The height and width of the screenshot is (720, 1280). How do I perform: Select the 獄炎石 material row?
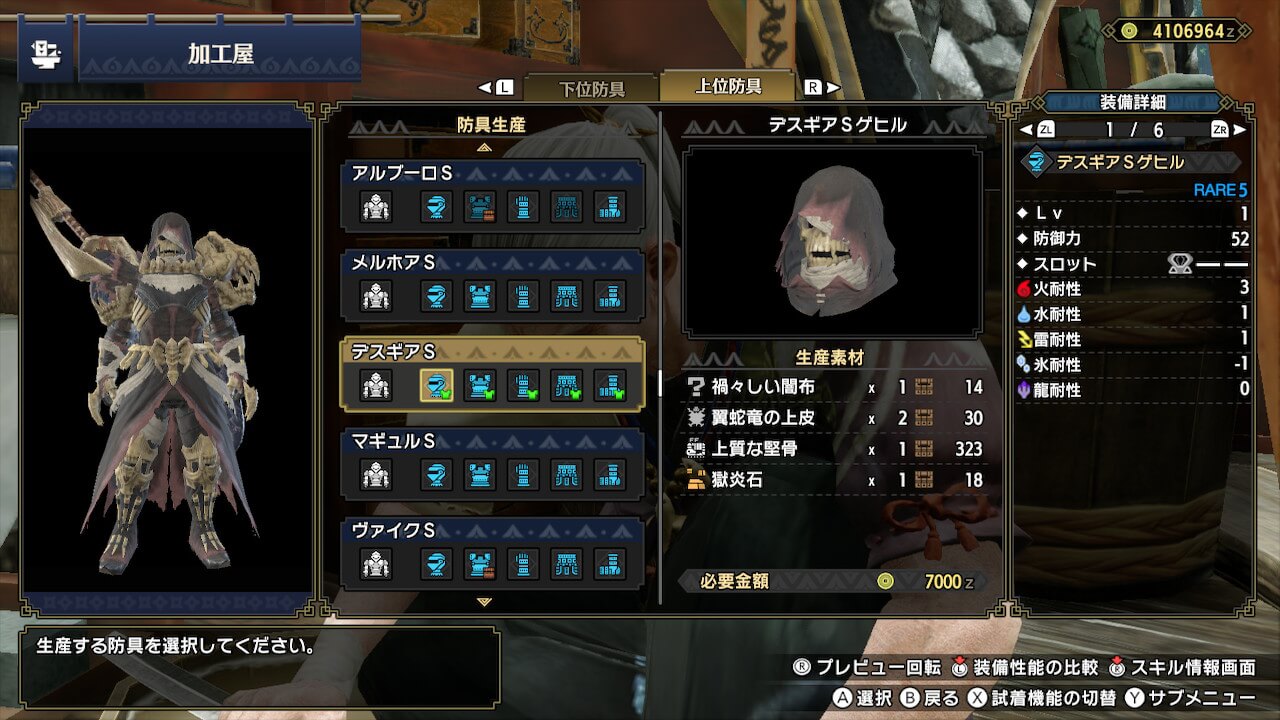point(835,480)
